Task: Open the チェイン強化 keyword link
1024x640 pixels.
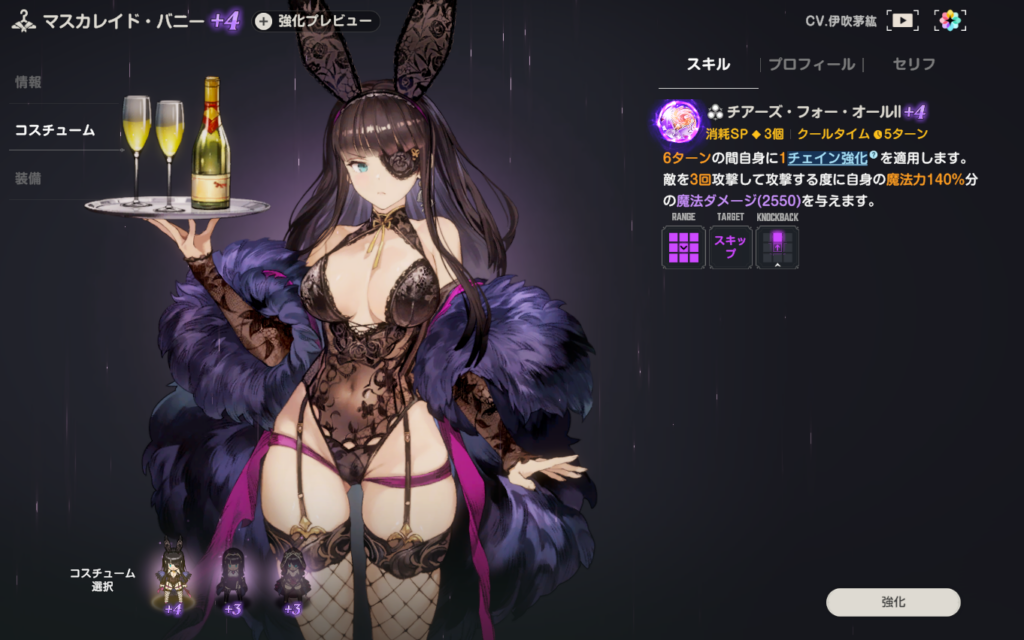Action: click(x=826, y=159)
